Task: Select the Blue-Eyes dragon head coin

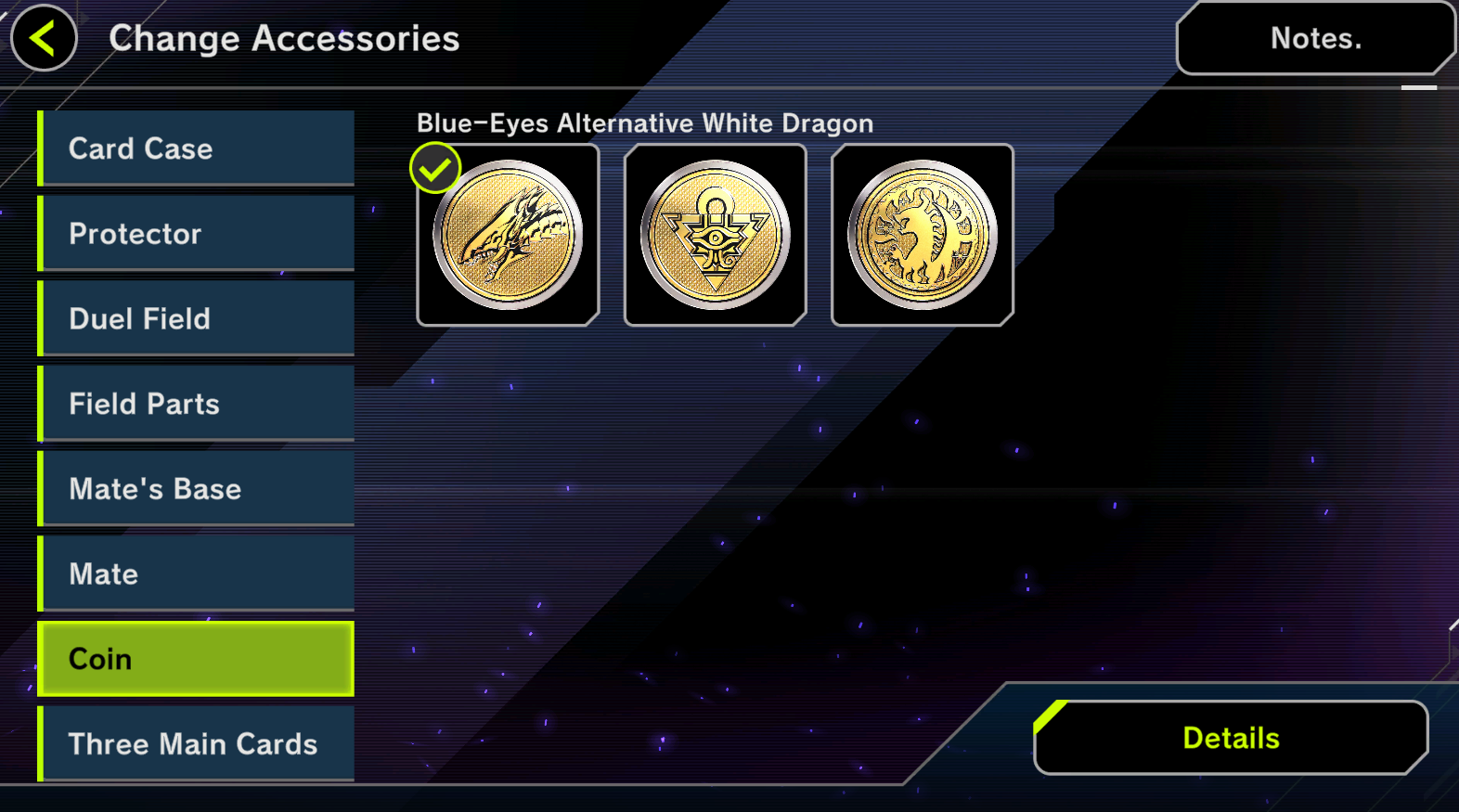Action: (x=508, y=235)
